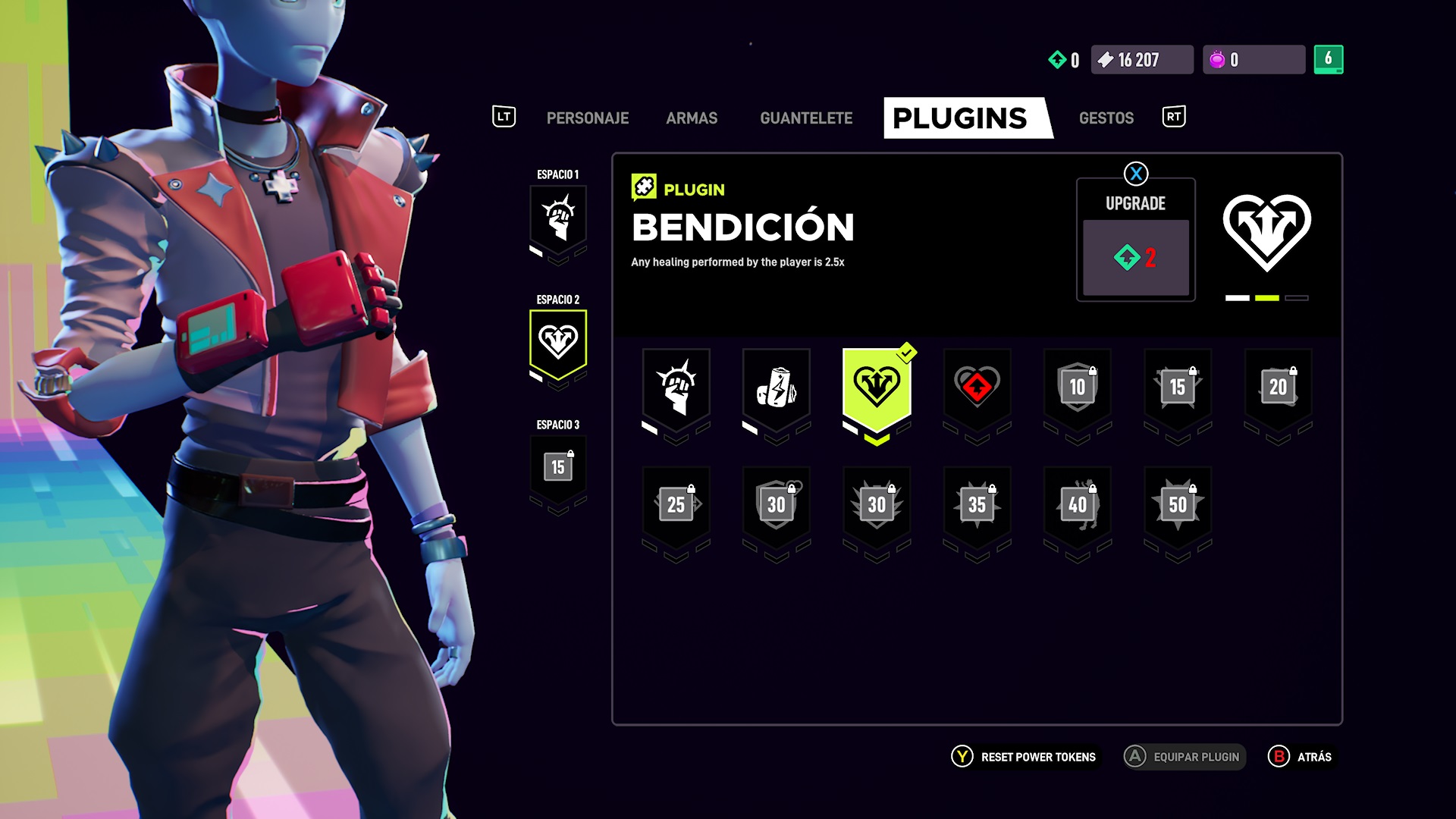Reset power tokens
1456x819 pixels.
click(1025, 757)
